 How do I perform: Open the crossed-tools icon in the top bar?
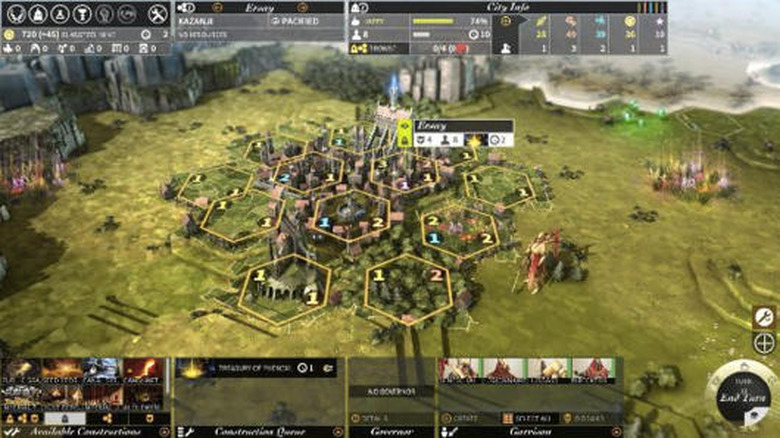[157, 14]
